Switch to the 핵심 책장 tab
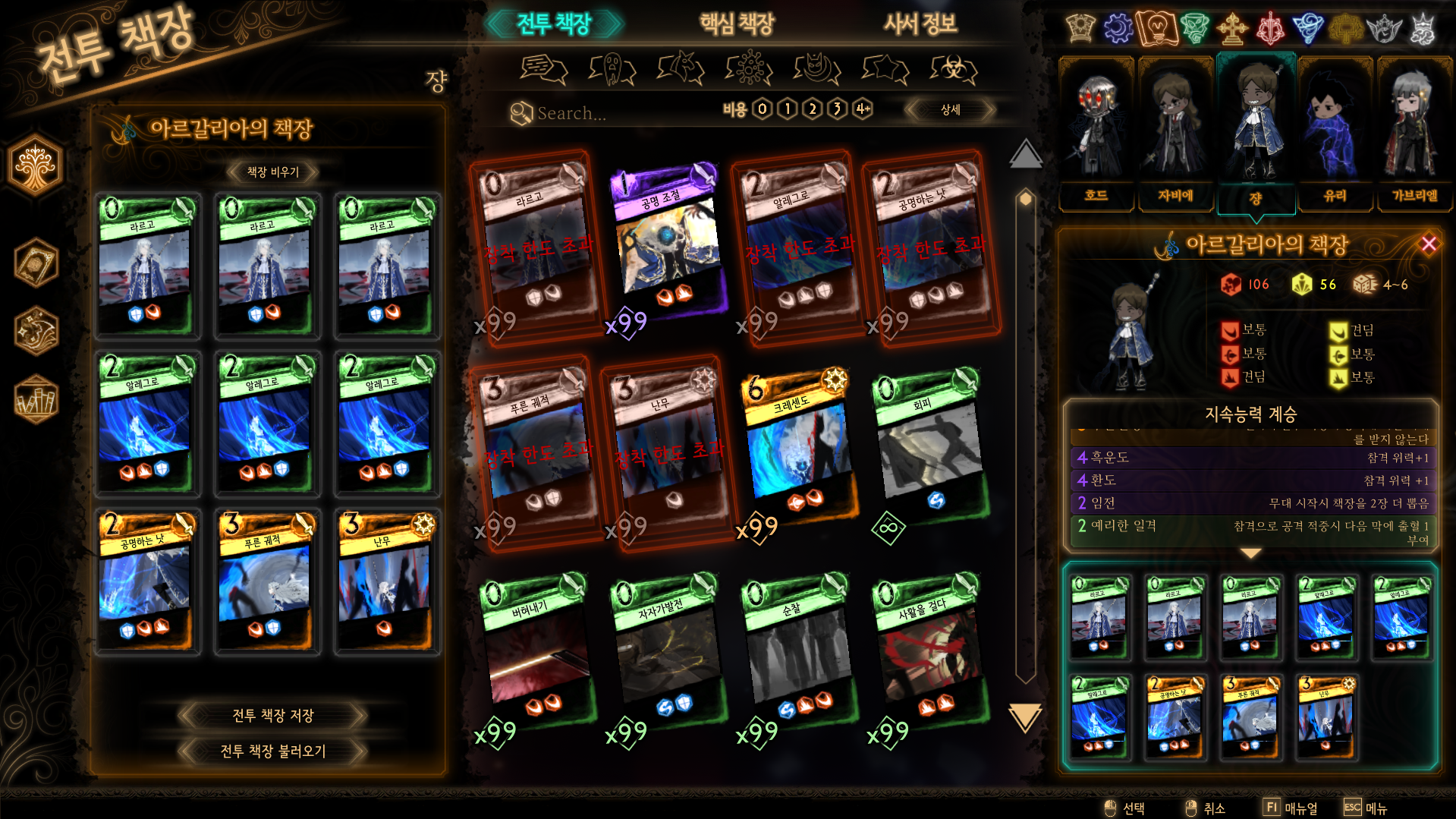 [736, 24]
